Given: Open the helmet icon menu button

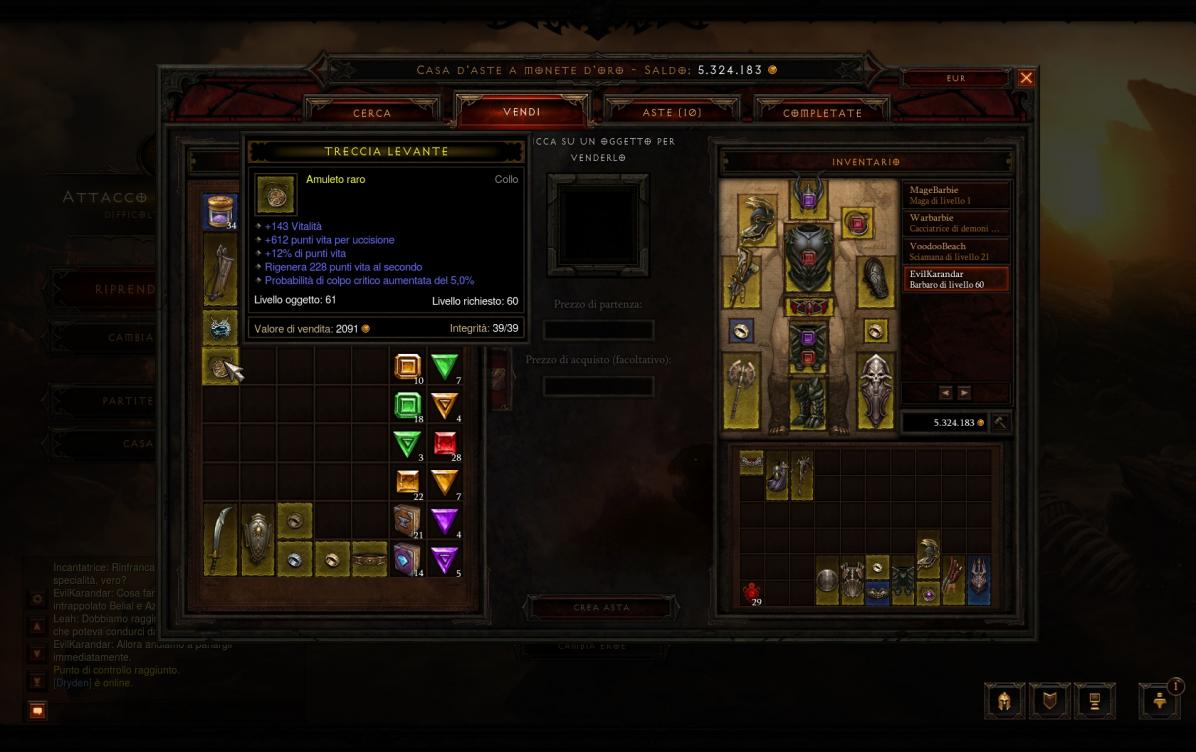Looking at the screenshot, I should (1004, 700).
